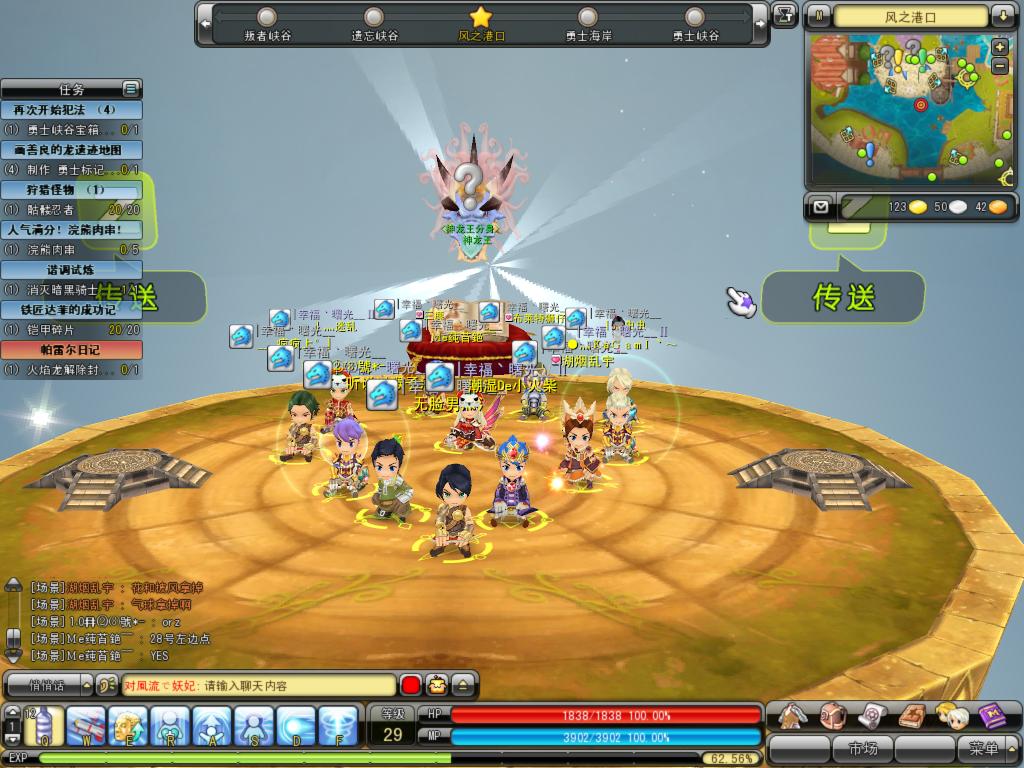Open world map with the M button

coord(819,16)
